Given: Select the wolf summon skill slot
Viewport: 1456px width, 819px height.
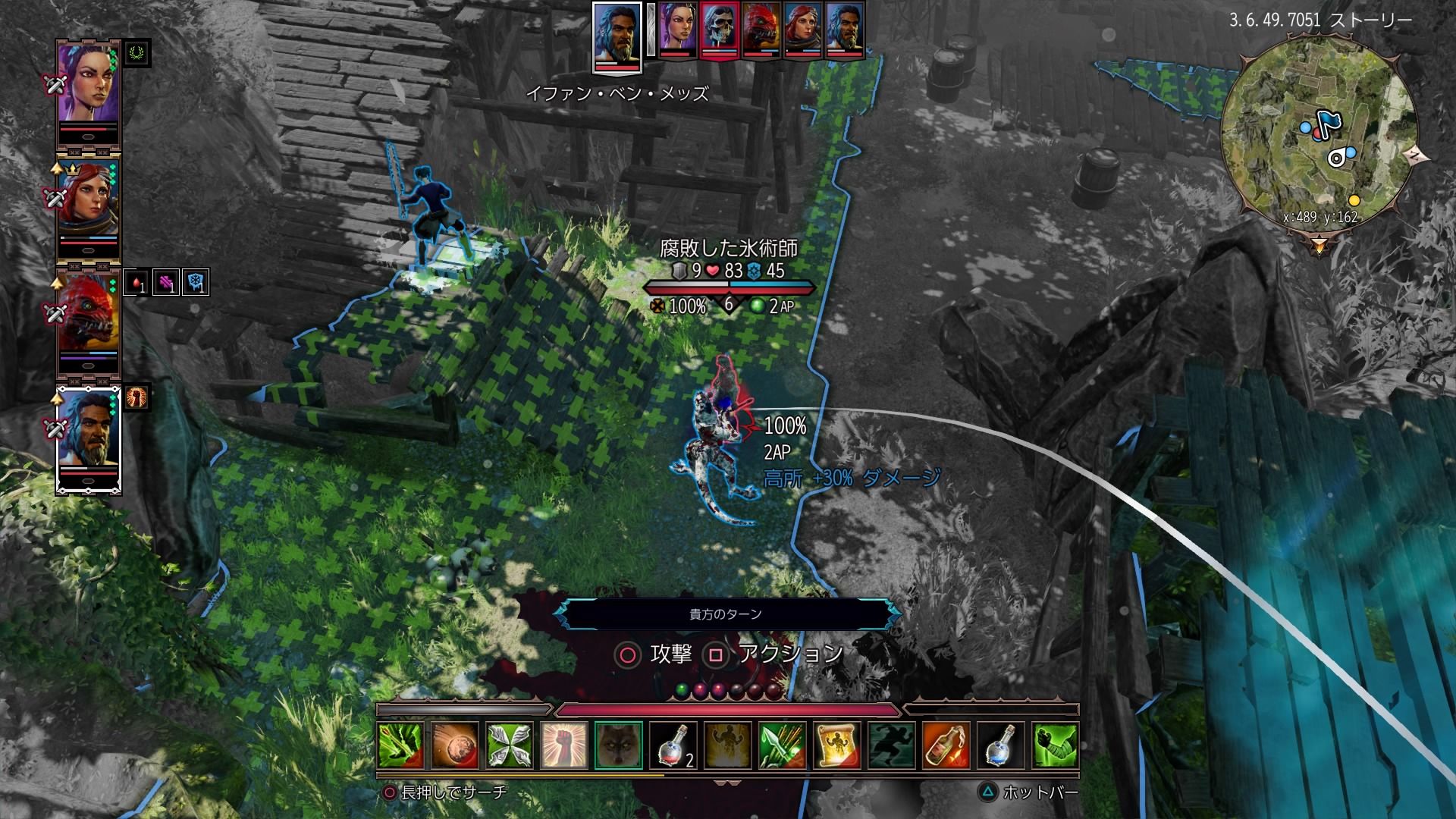Looking at the screenshot, I should pyautogui.click(x=619, y=746).
